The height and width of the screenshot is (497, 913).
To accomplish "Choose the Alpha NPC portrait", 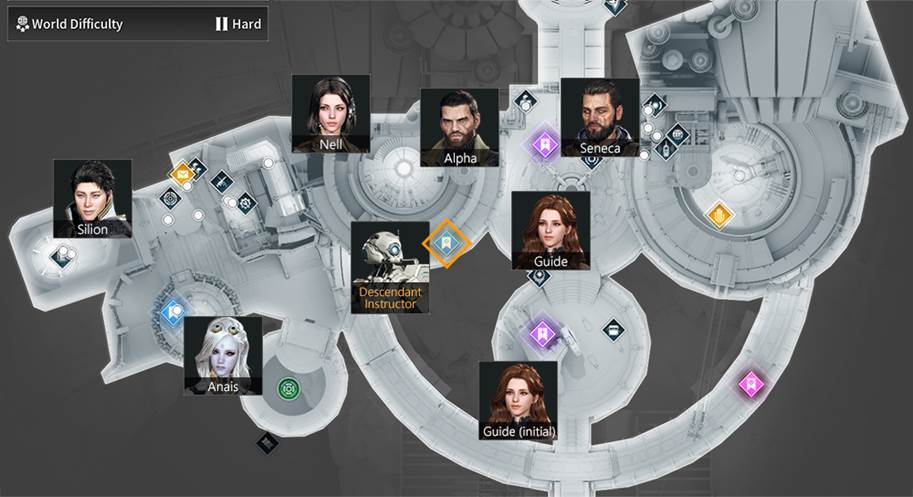I will point(459,127).
